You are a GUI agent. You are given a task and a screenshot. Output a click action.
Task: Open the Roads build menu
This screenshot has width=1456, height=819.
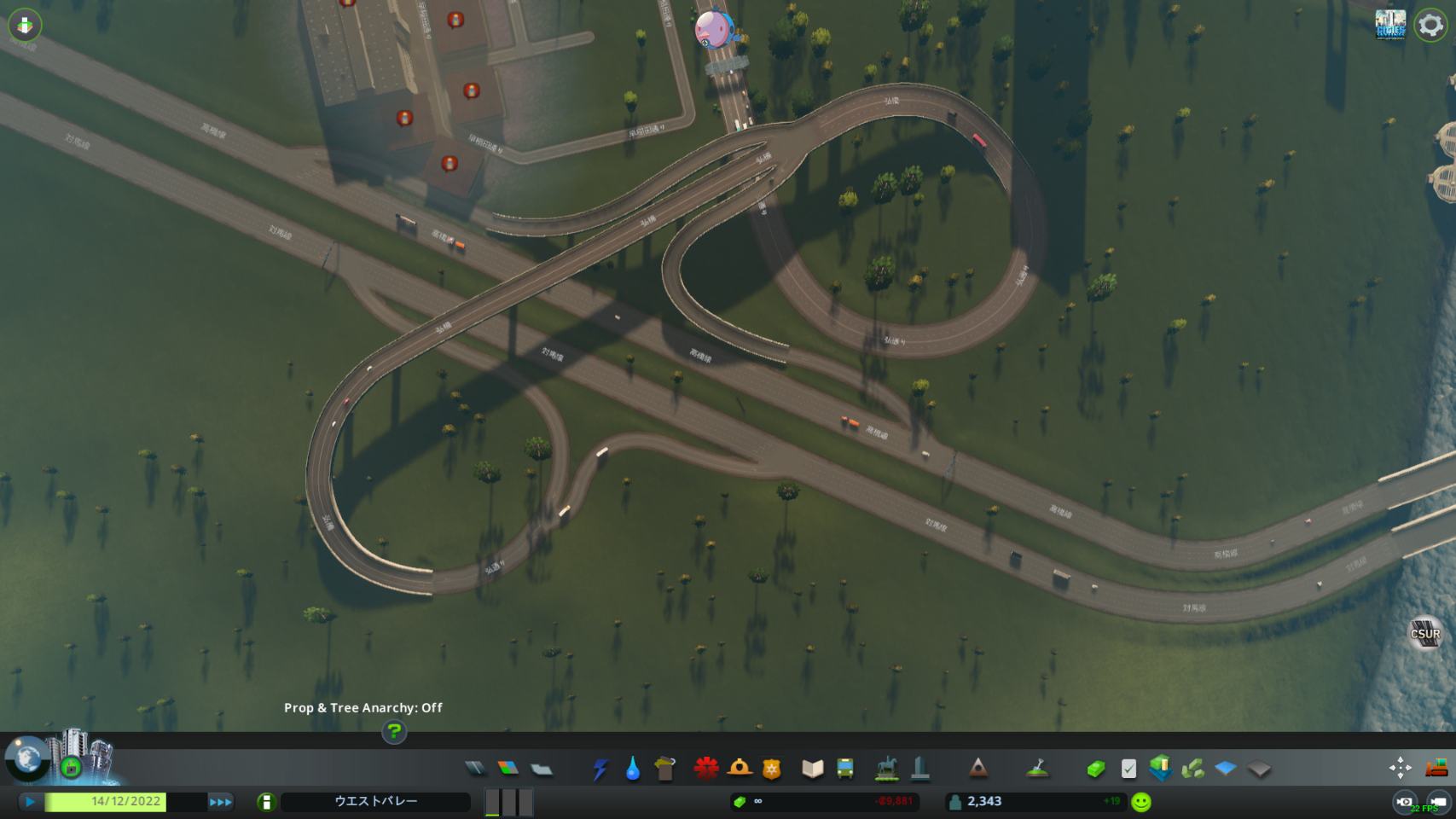coord(476,769)
